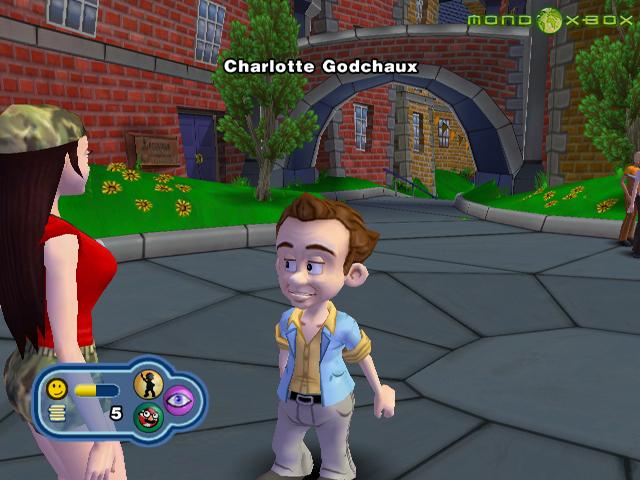Choose the green goofy face icon
Image resolution: width=640 pixels, height=480 pixels.
148,417
